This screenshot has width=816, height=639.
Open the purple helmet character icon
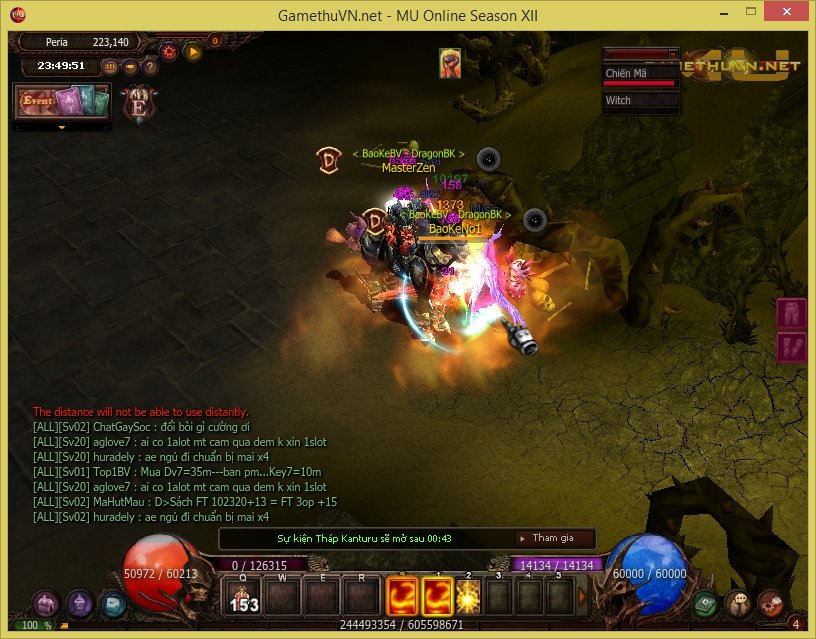79,603
